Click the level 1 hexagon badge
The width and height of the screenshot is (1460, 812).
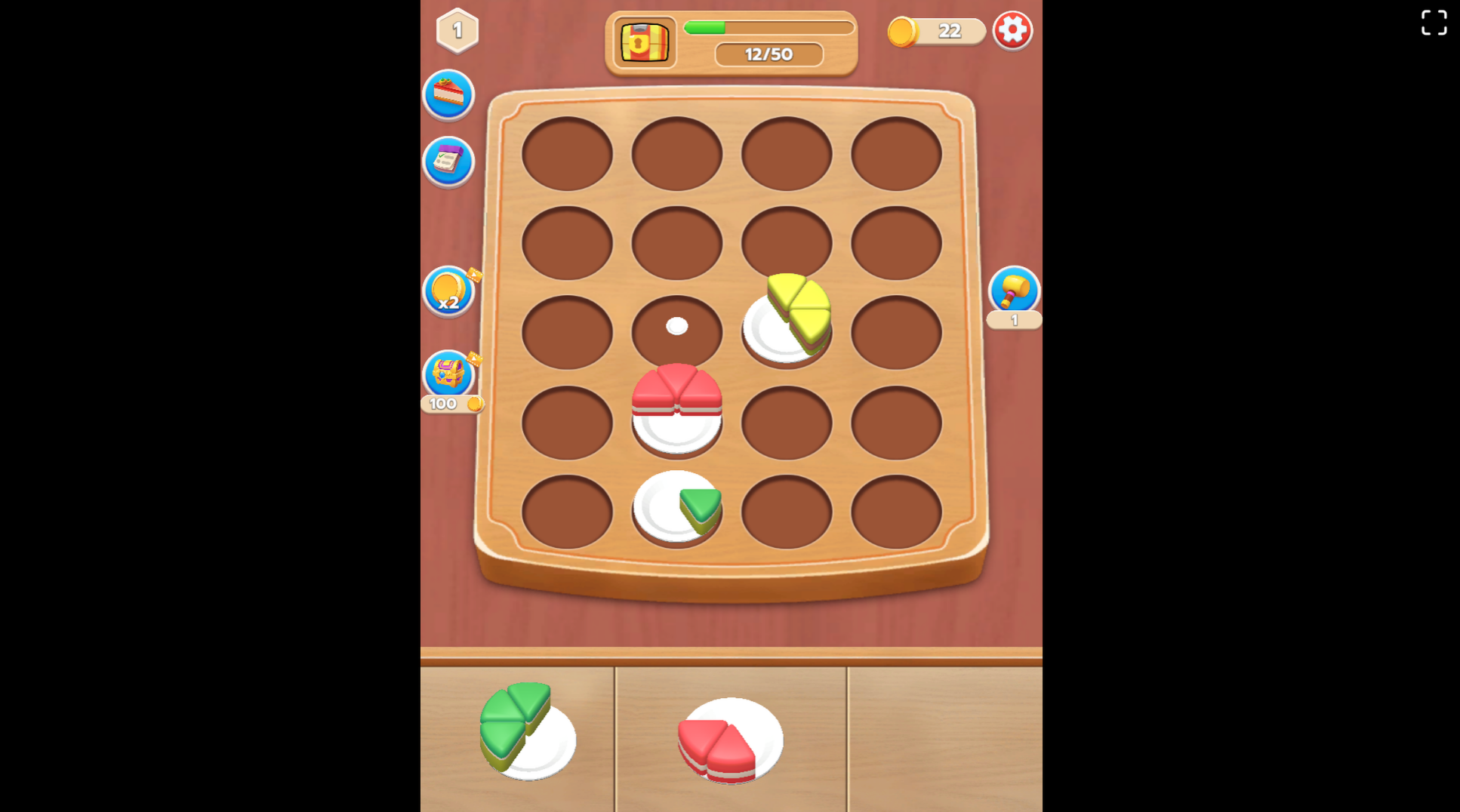(x=457, y=29)
